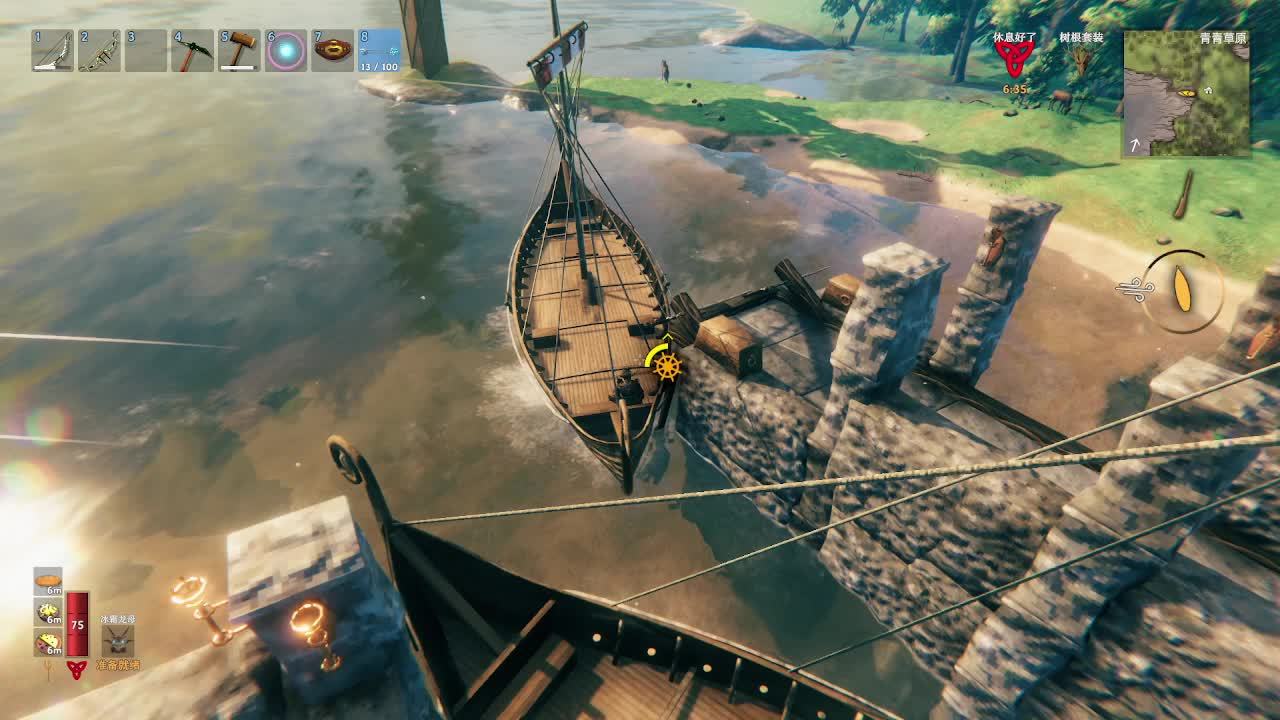Equip the bow in hotbar slot 2
Viewport: 1280px width, 720px height.
[x=99, y=51]
